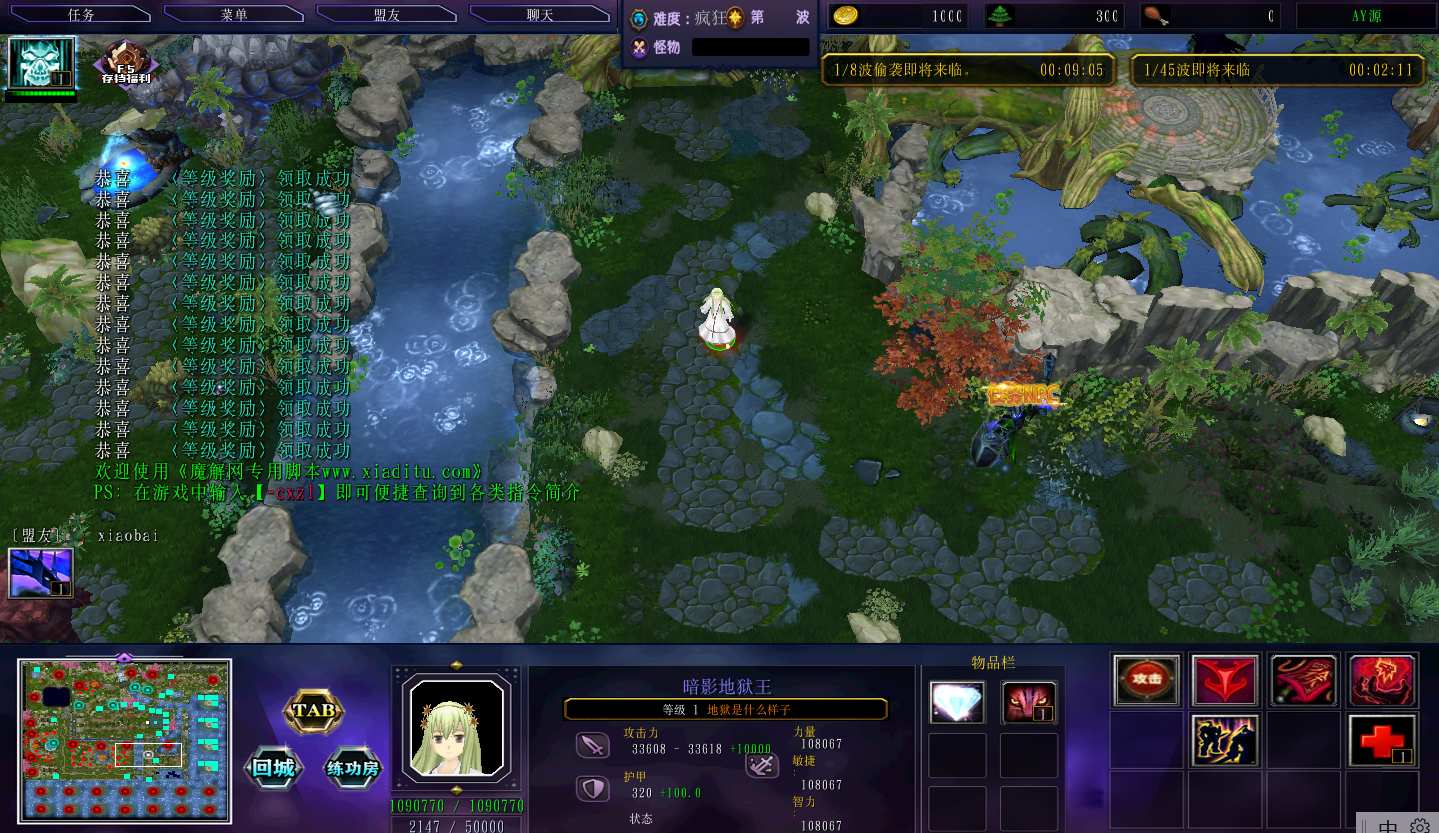Activate the 攻击 attack command
The height and width of the screenshot is (833, 1439).
pyautogui.click(x=1146, y=680)
